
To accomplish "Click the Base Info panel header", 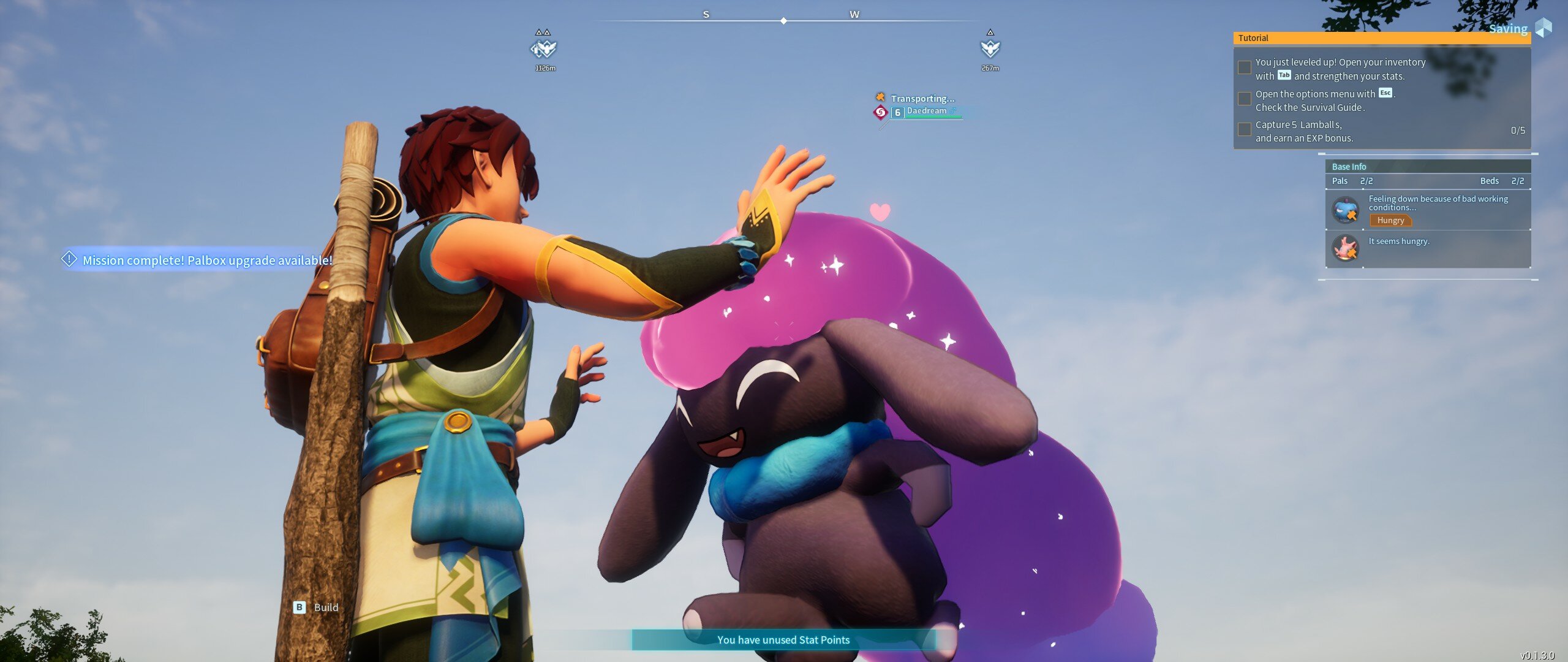I will [1427, 167].
